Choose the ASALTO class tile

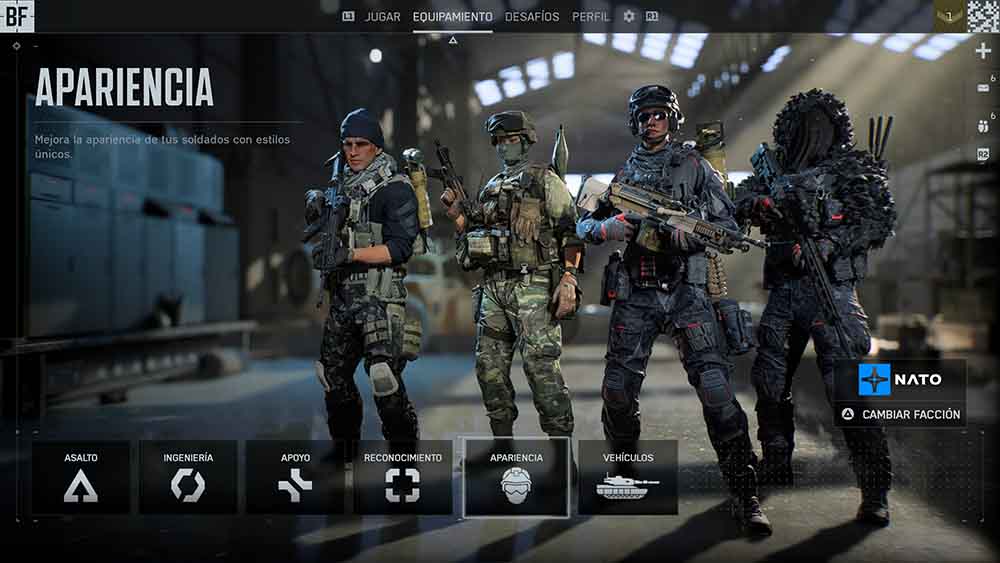[81, 477]
